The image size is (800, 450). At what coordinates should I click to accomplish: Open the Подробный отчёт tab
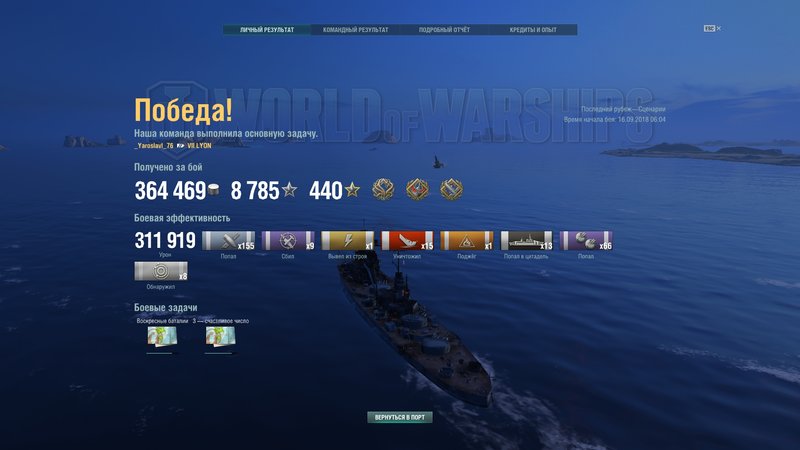pos(444,30)
